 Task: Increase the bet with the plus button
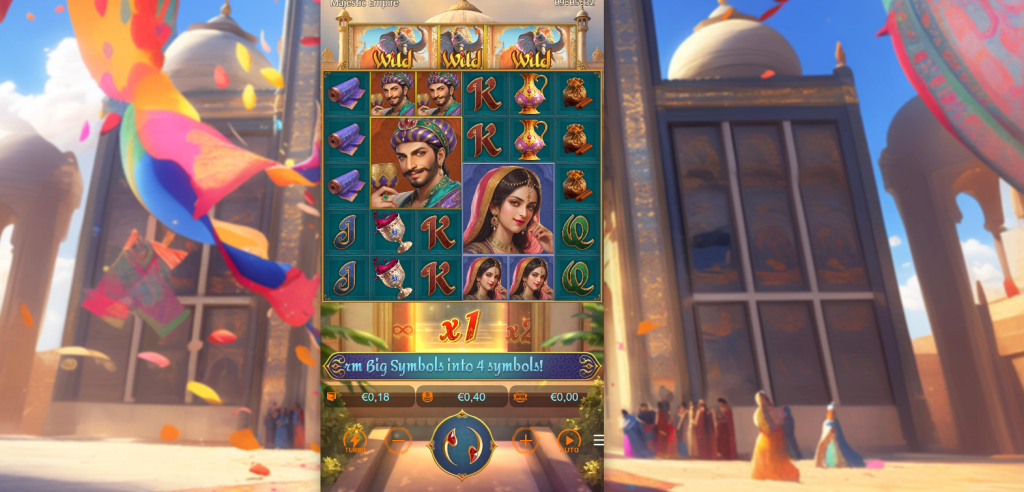(x=525, y=440)
